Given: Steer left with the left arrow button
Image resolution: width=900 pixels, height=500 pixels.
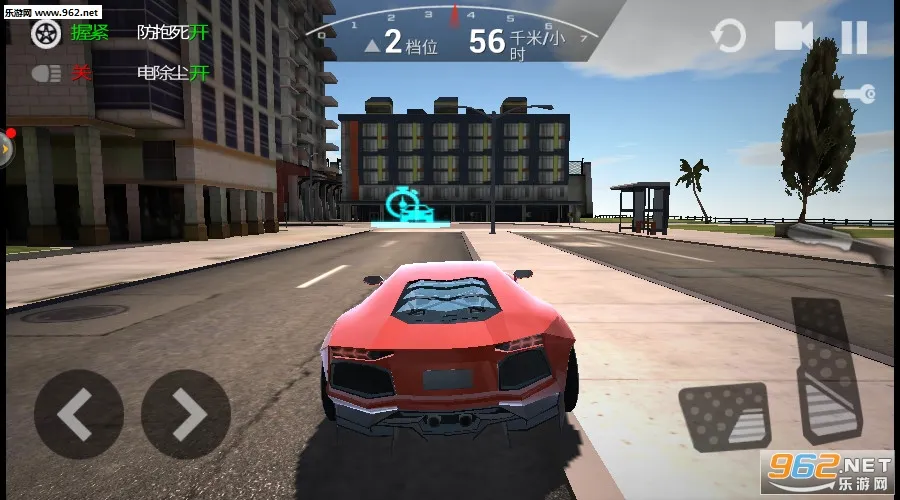Looking at the screenshot, I should pos(78,414).
